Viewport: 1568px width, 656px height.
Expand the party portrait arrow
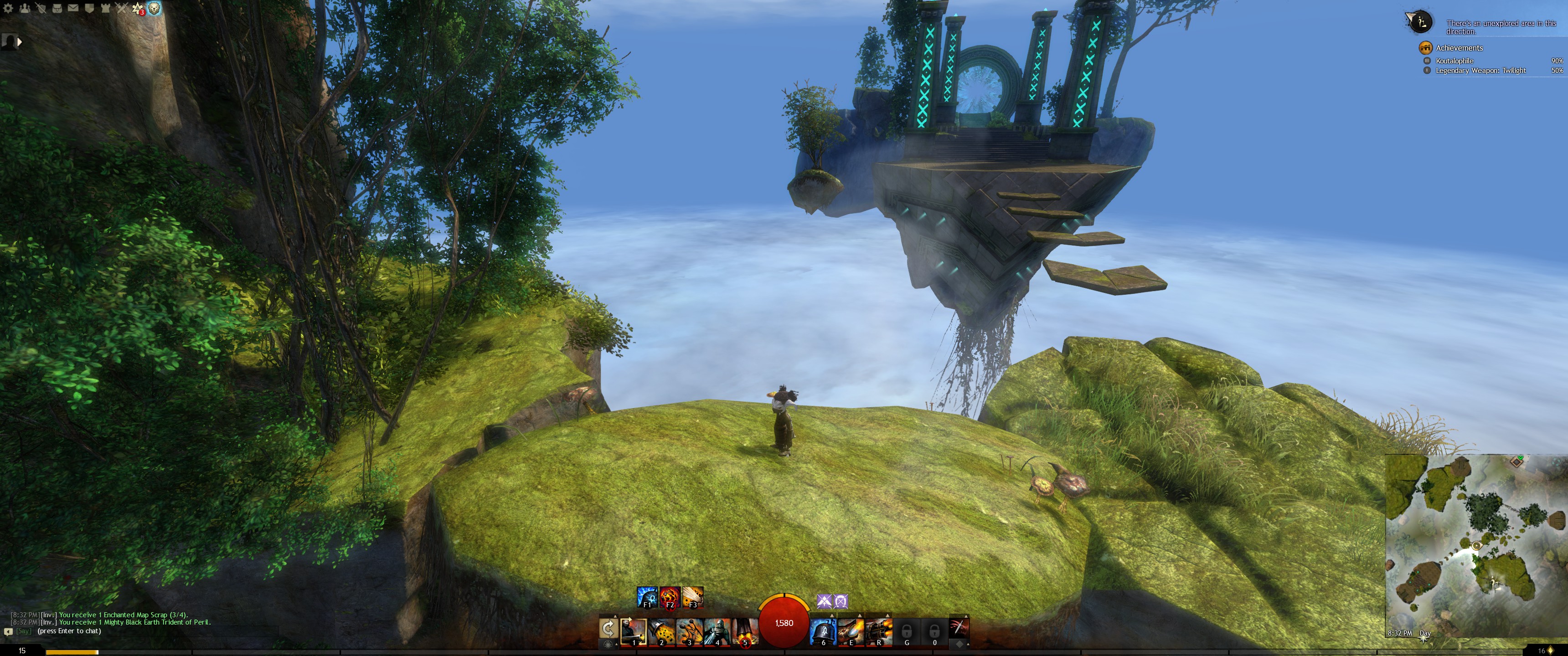(x=20, y=42)
